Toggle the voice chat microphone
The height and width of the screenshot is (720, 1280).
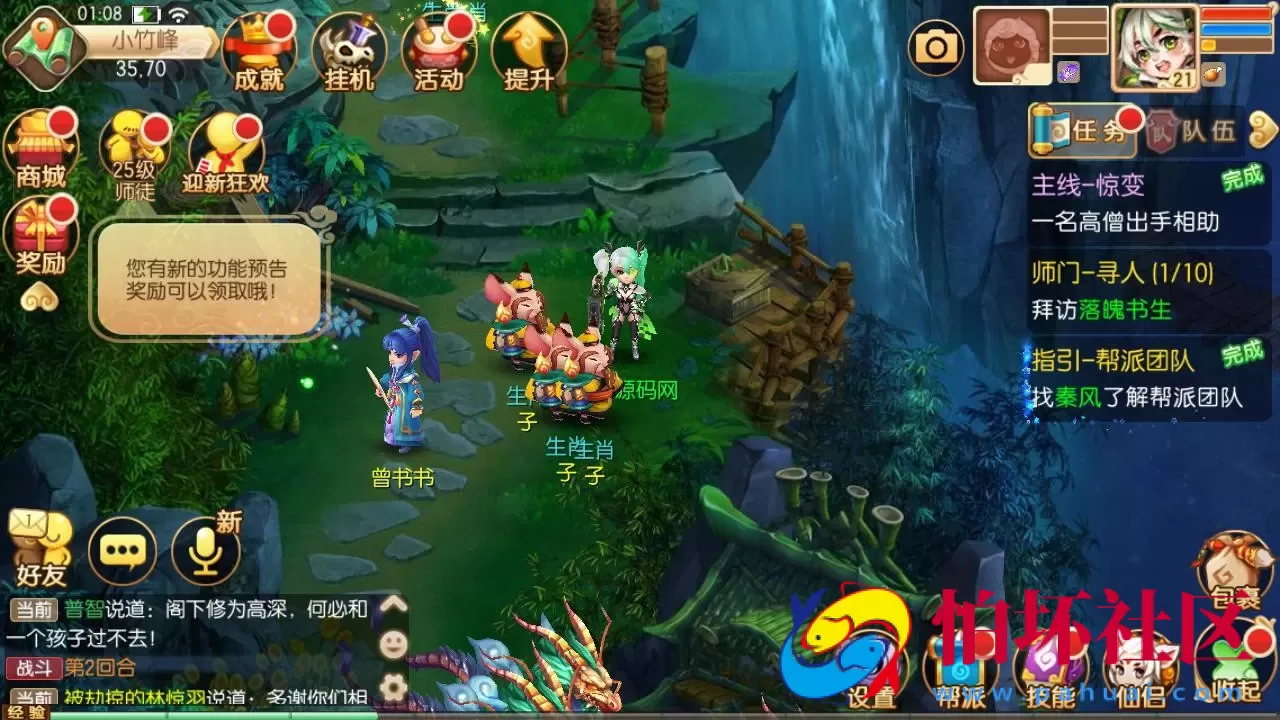tap(207, 550)
